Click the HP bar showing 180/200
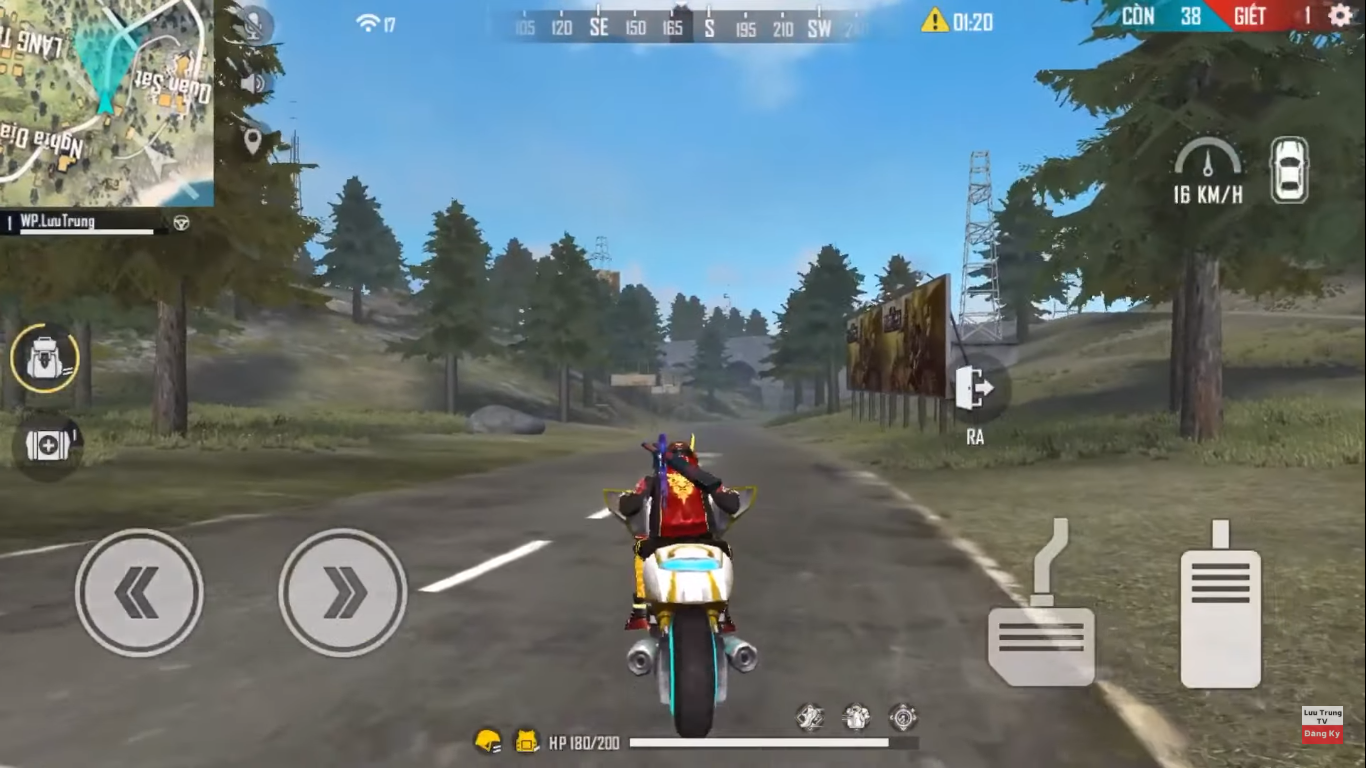 [720, 743]
